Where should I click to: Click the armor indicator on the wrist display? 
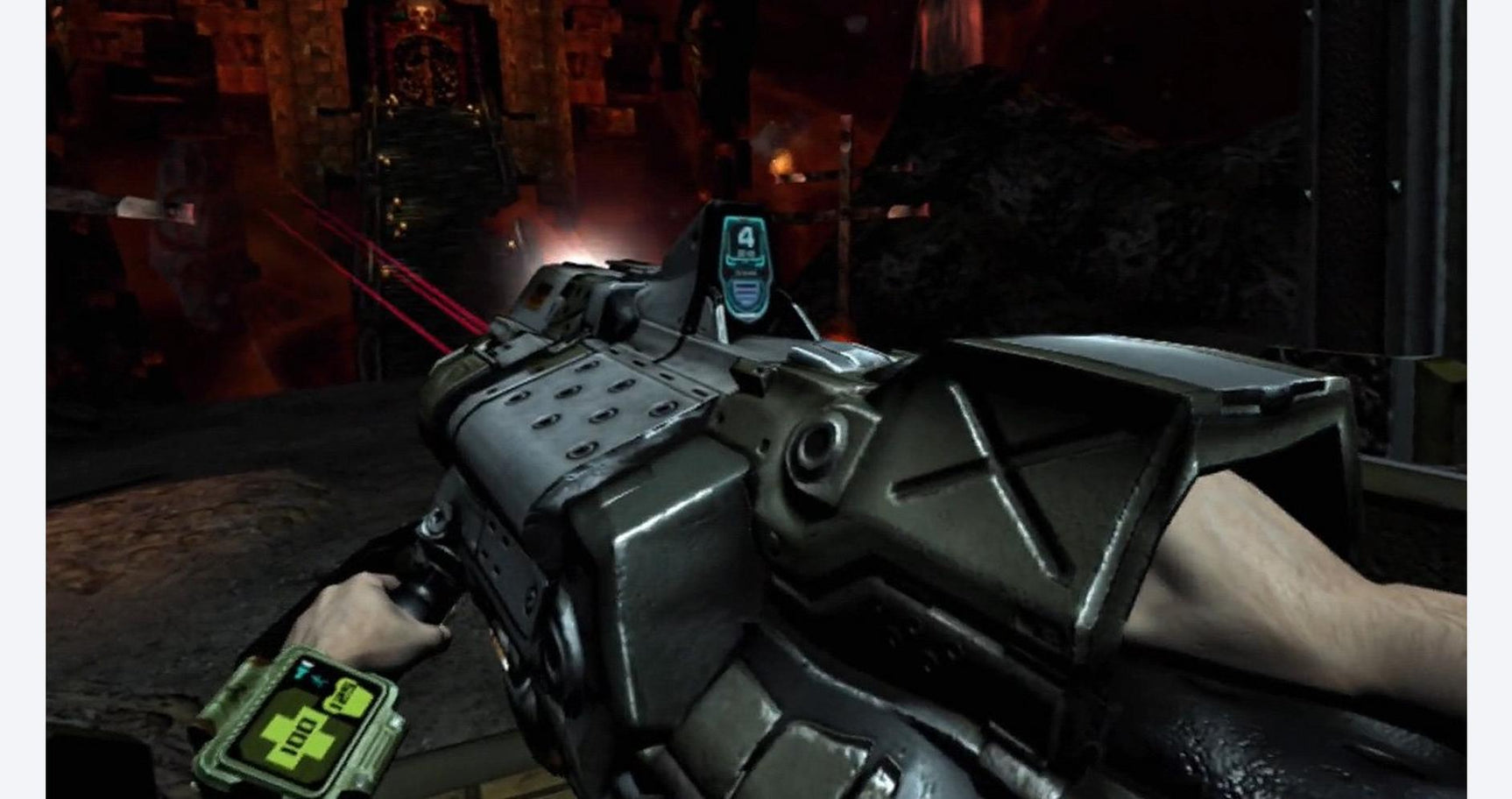(349, 696)
